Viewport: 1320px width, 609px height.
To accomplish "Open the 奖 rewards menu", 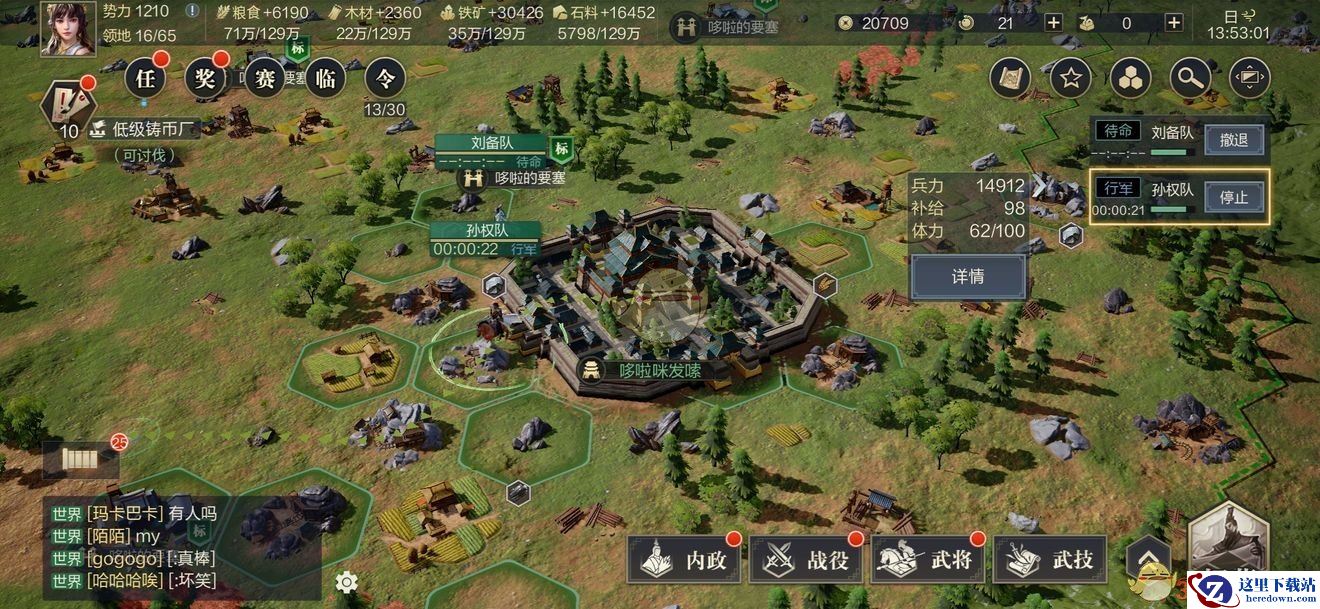I will click(x=205, y=78).
